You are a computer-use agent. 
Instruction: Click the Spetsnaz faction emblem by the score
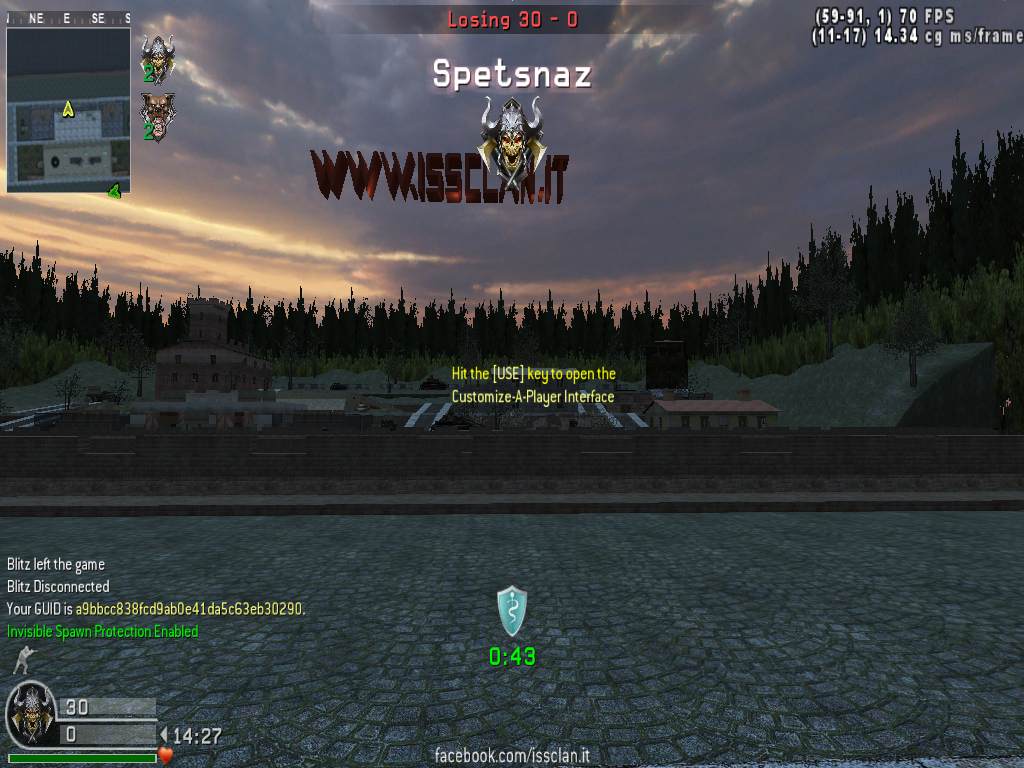pyautogui.click(x=31, y=714)
